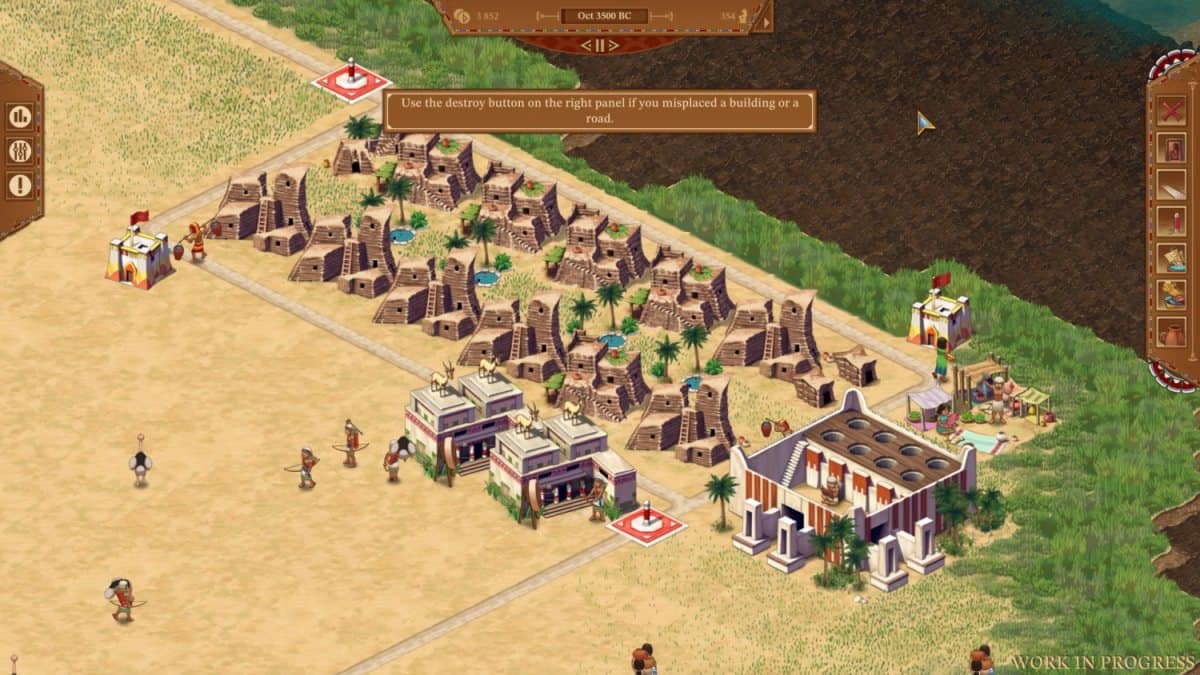Viewport: 1200px width, 675px height.
Task: Open the food basket build category
Action: click(x=1171, y=295)
